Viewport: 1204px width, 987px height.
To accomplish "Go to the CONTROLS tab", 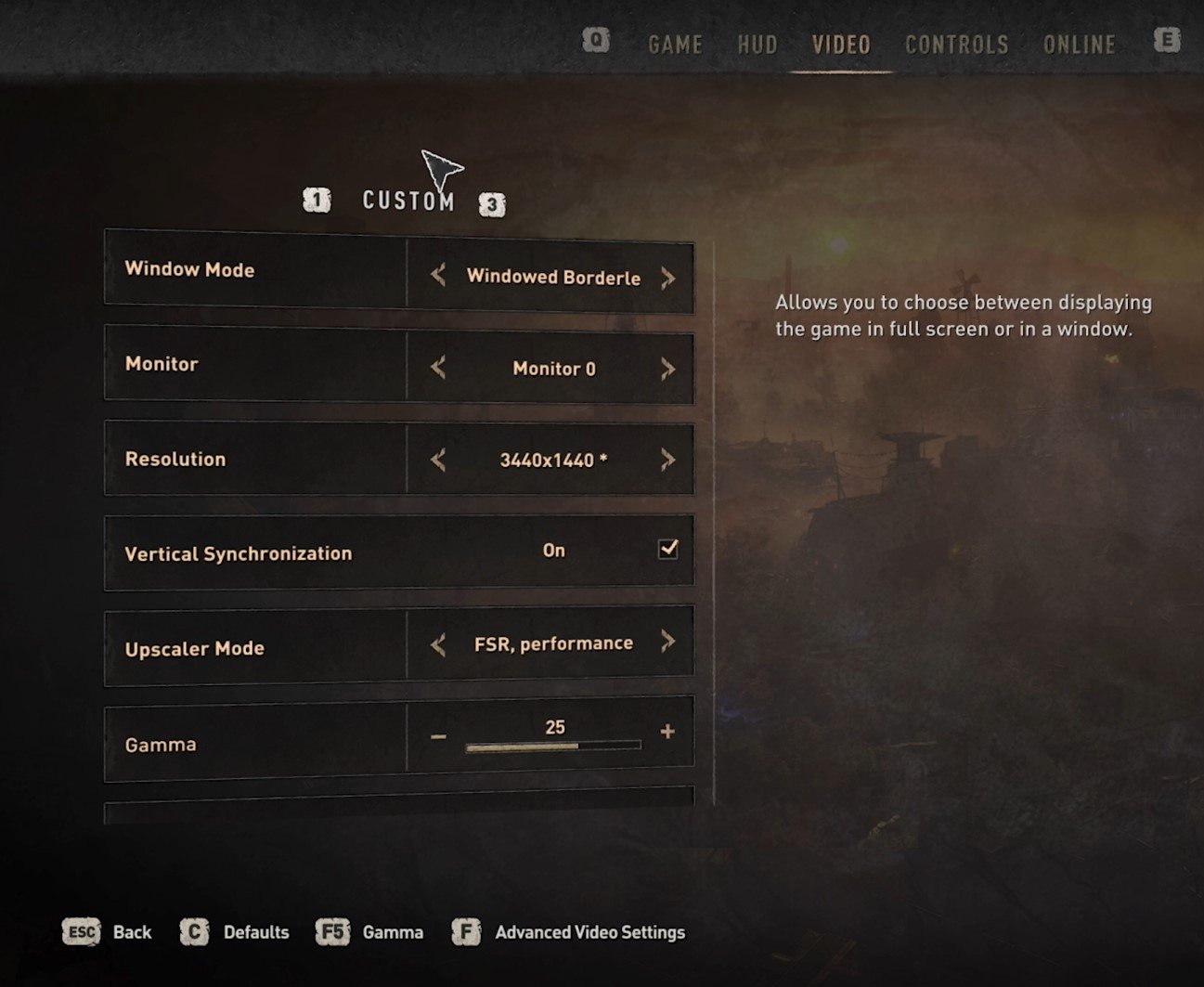I will click(x=956, y=45).
